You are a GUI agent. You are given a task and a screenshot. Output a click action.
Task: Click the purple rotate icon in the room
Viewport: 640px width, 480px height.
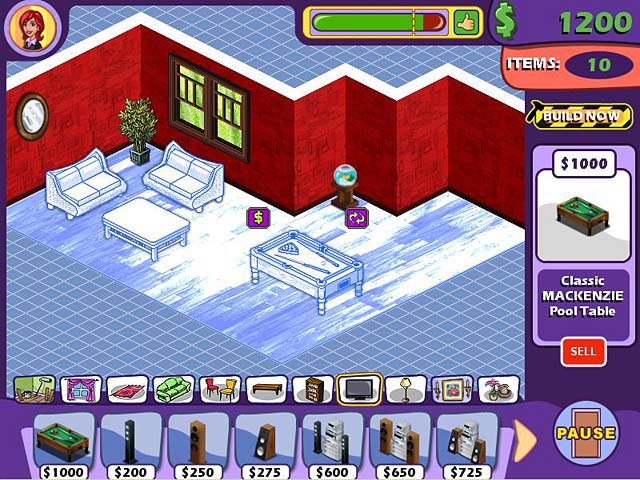coord(356,217)
